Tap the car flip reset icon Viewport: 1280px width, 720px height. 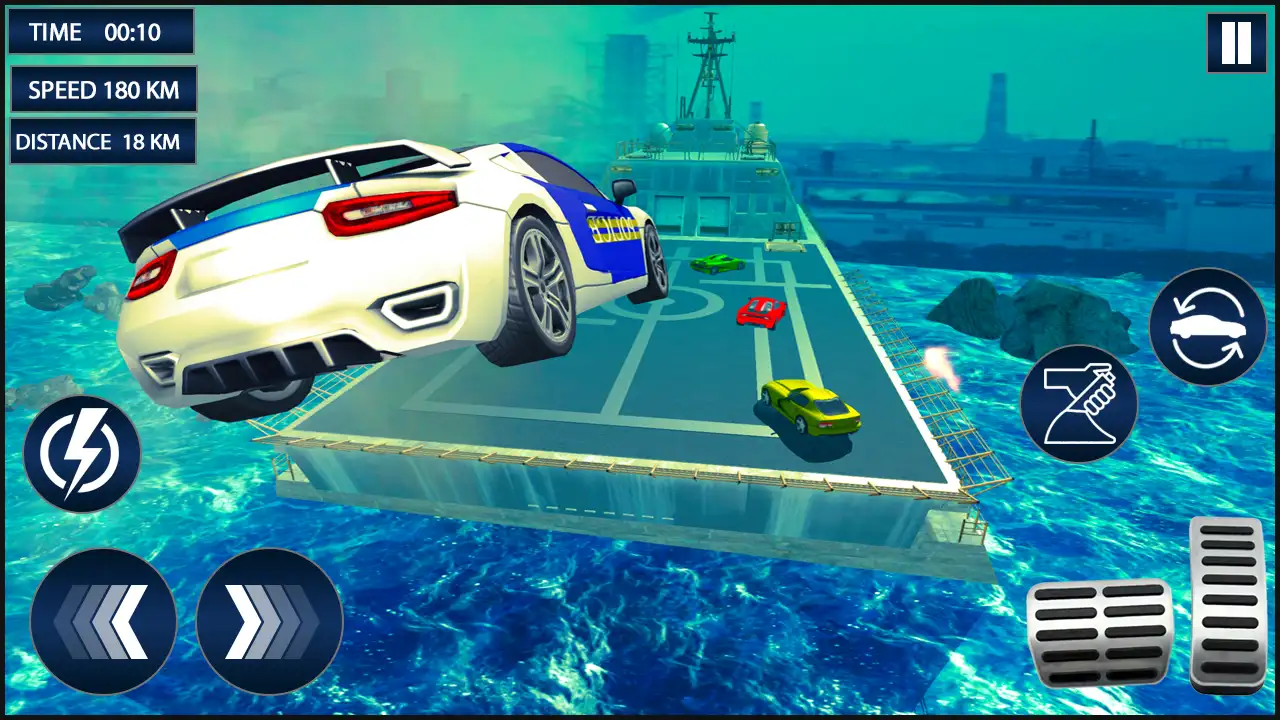click(x=1207, y=327)
